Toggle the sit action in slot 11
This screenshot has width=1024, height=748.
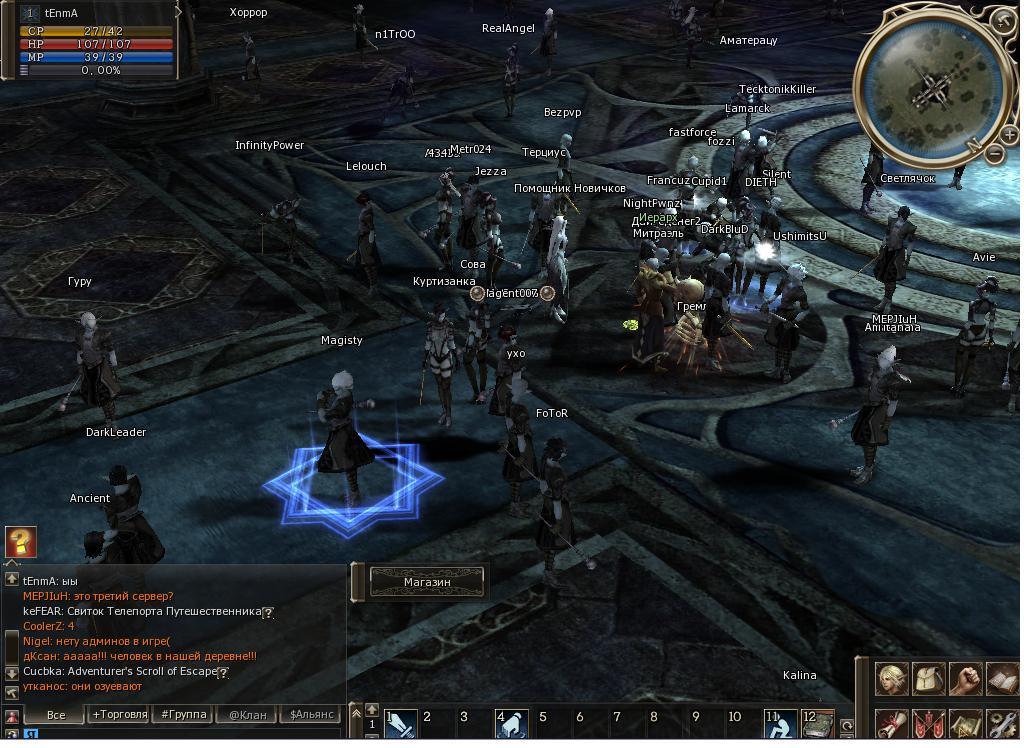(780, 723)
